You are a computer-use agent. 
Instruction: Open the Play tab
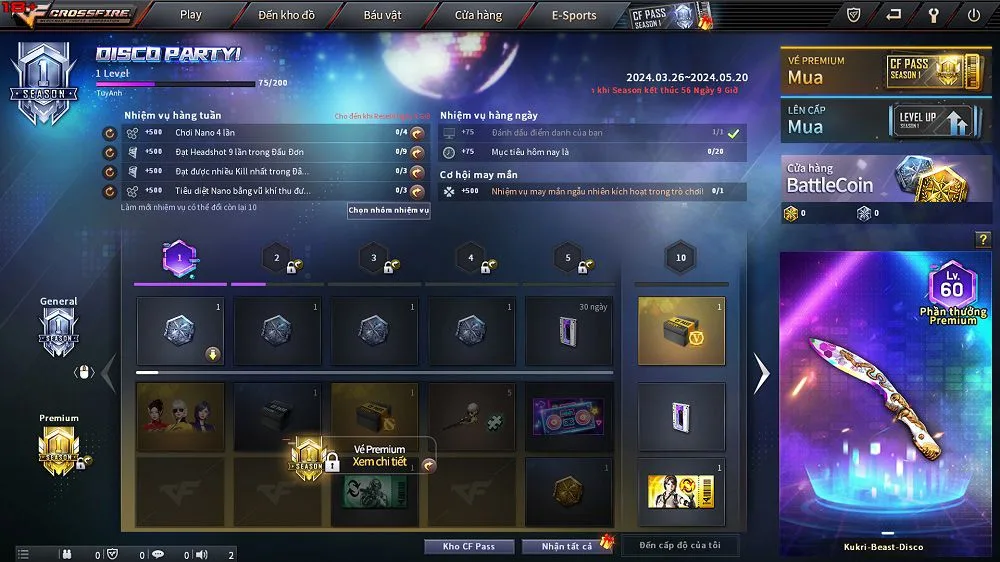click(190, 15)
